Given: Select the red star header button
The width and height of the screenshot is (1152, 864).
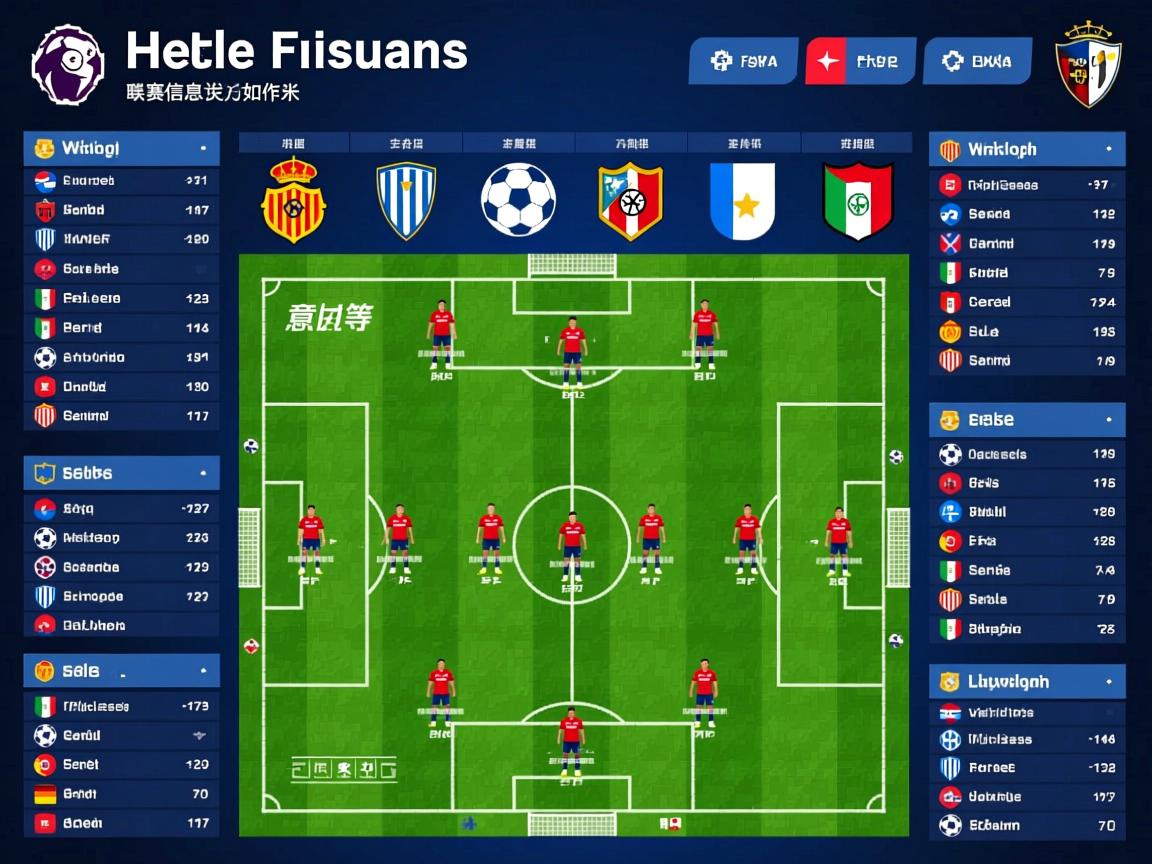Looking at the screenshot, I should click(x=860, y=61).
